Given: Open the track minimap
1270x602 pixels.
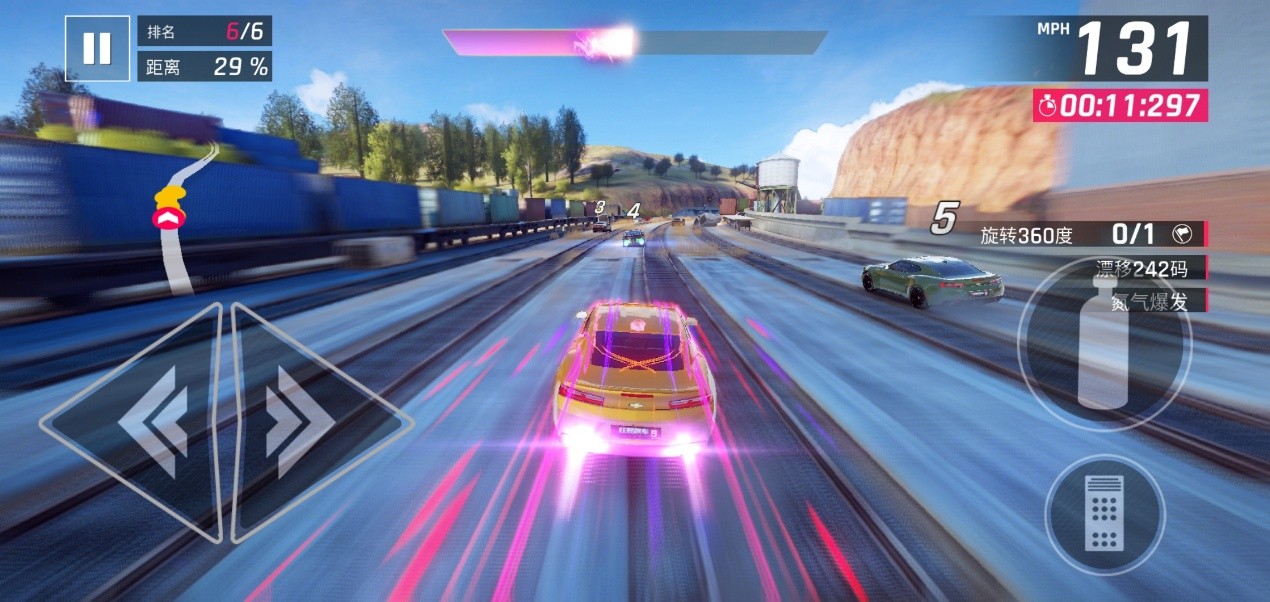Looking at the screenshot, I should (180, 220).
